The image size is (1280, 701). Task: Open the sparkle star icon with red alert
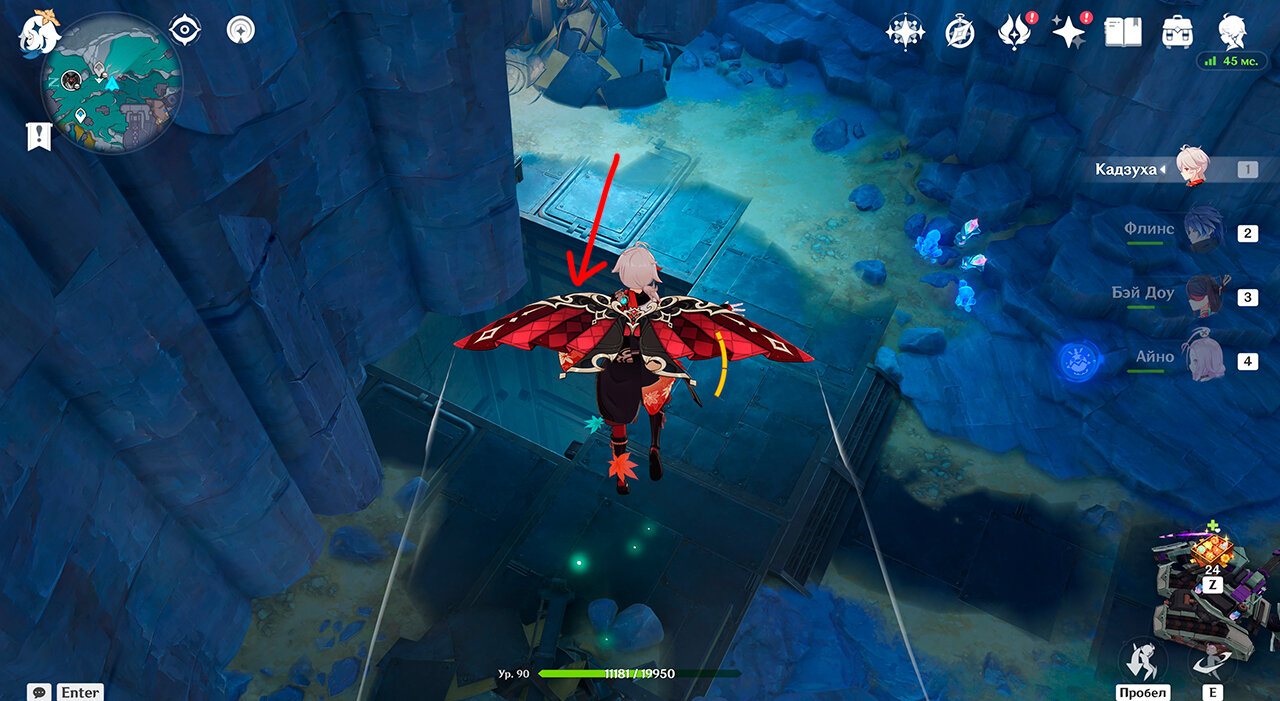pyautogui.click(x=1067, y=33)
